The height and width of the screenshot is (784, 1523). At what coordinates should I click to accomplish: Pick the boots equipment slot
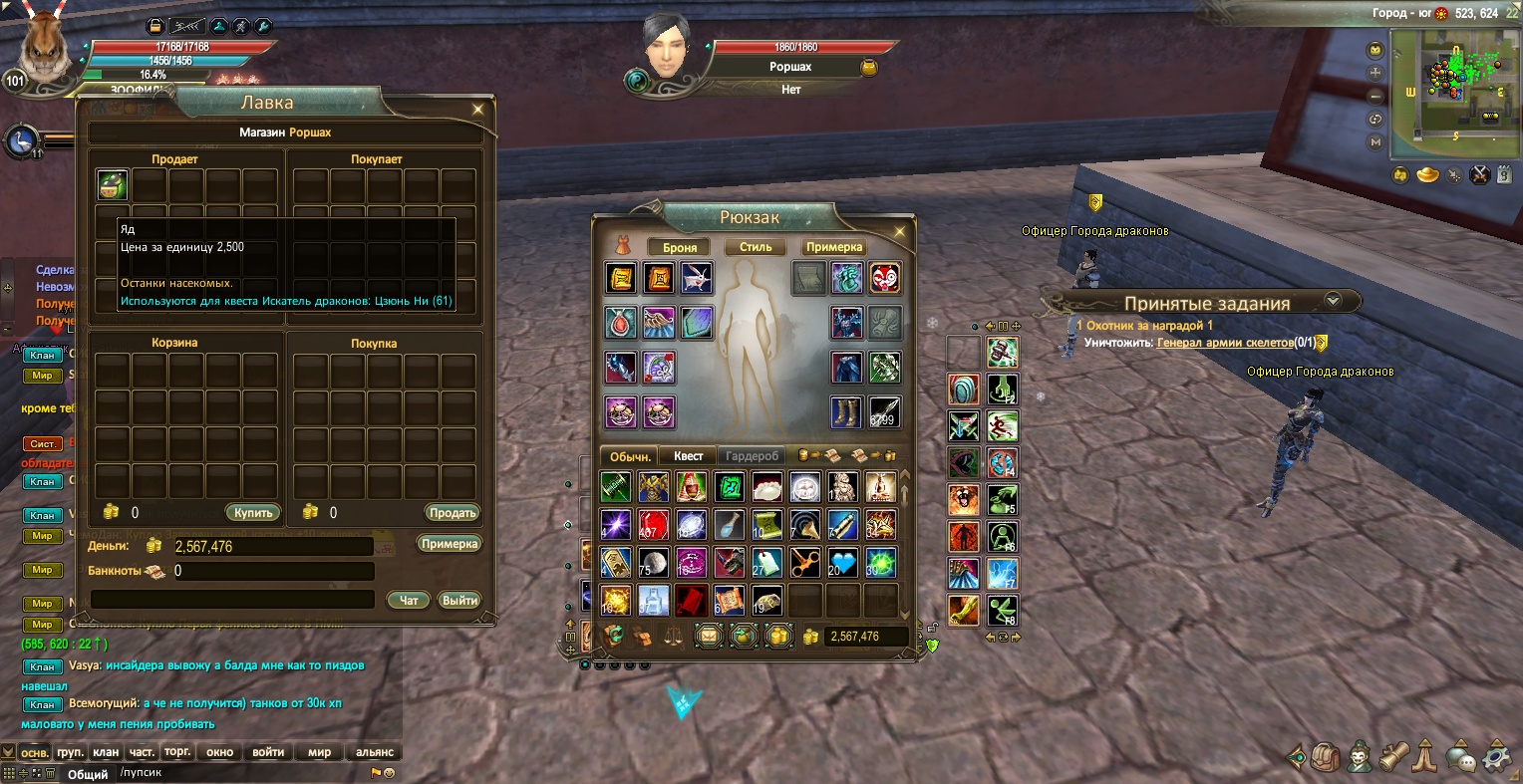click(847, 411)
